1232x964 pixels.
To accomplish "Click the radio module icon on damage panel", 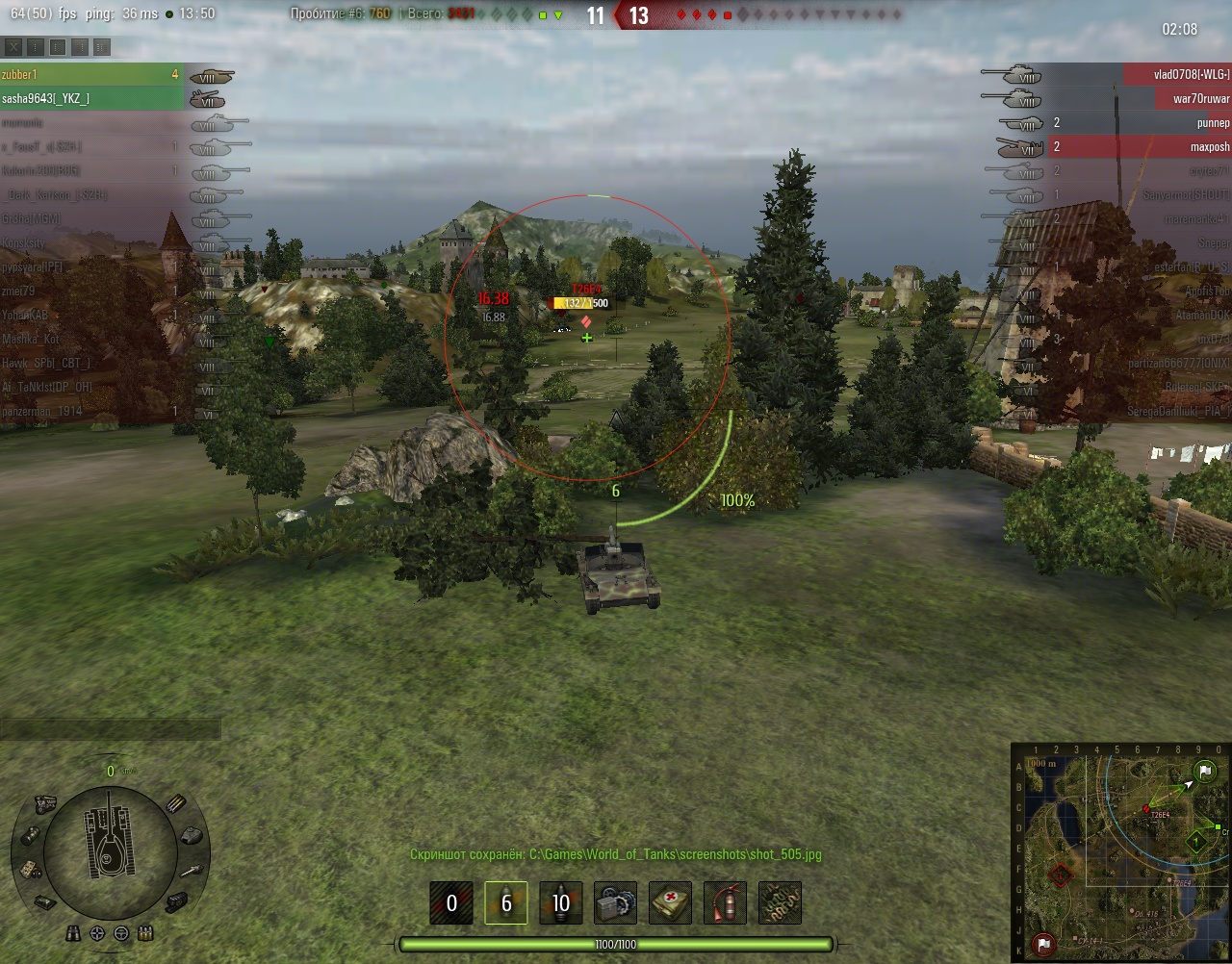I will [31, 869].
